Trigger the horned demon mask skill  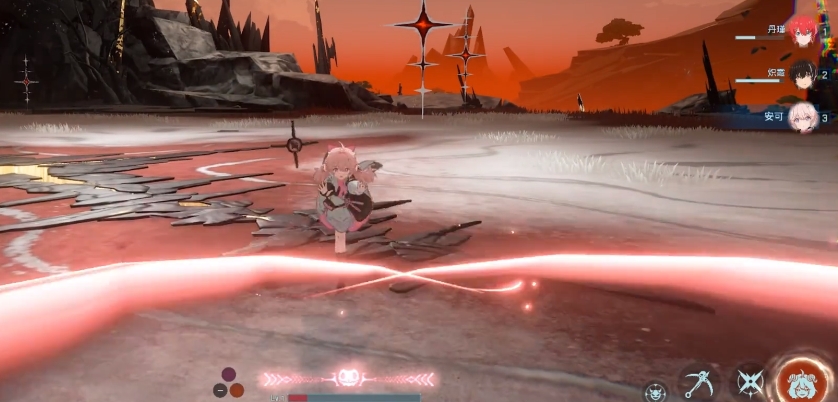[x=655, y=391]
